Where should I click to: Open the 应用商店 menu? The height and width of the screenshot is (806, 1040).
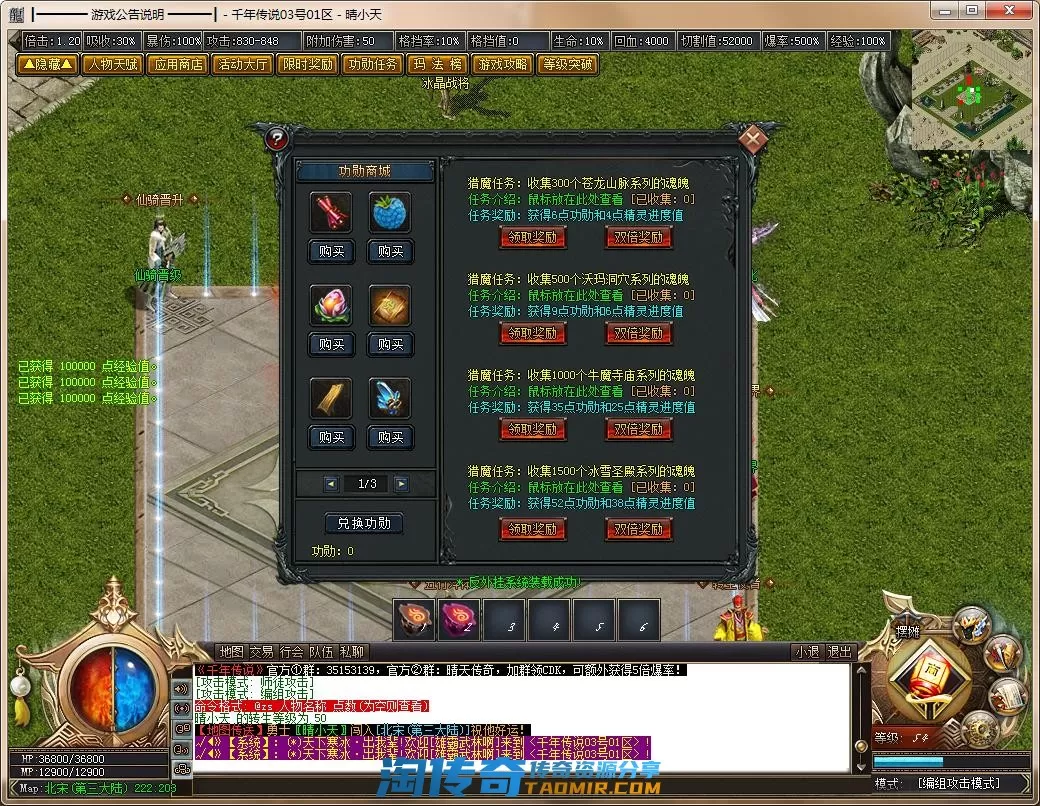pyautogui.click(x=176, y=64)
